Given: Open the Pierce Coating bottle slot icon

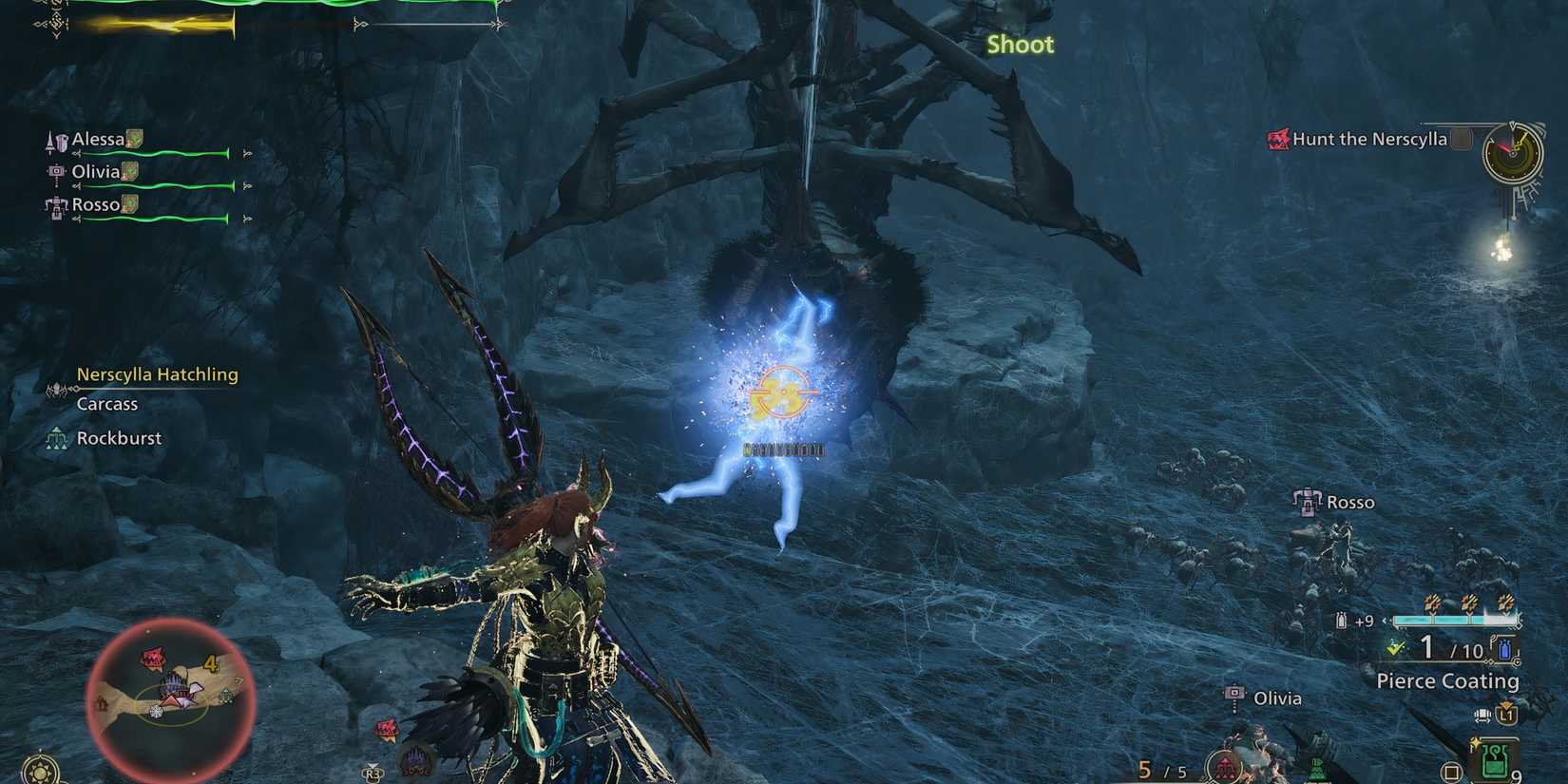Looking at the screenshot, I should click(x=1504, y=649).
